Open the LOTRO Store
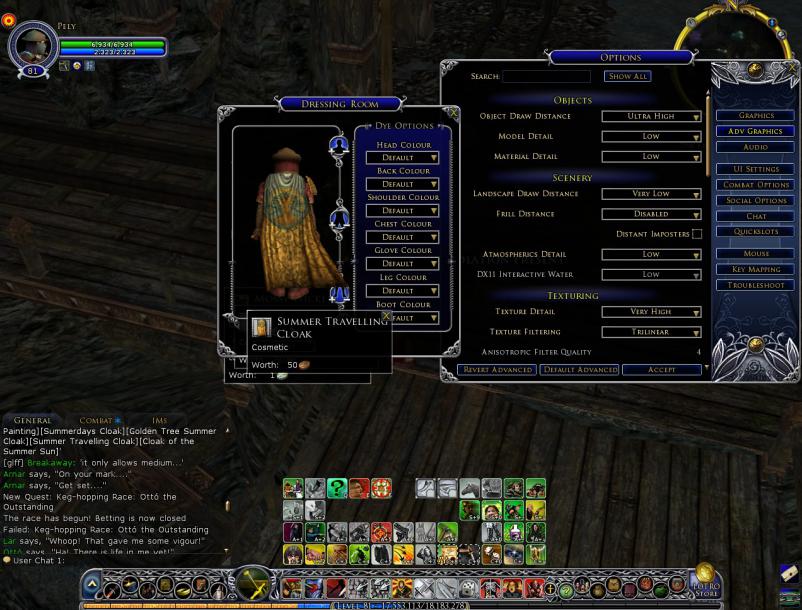Image resolution: width=802 pixels, height=610 pixels. coord(706,583)
